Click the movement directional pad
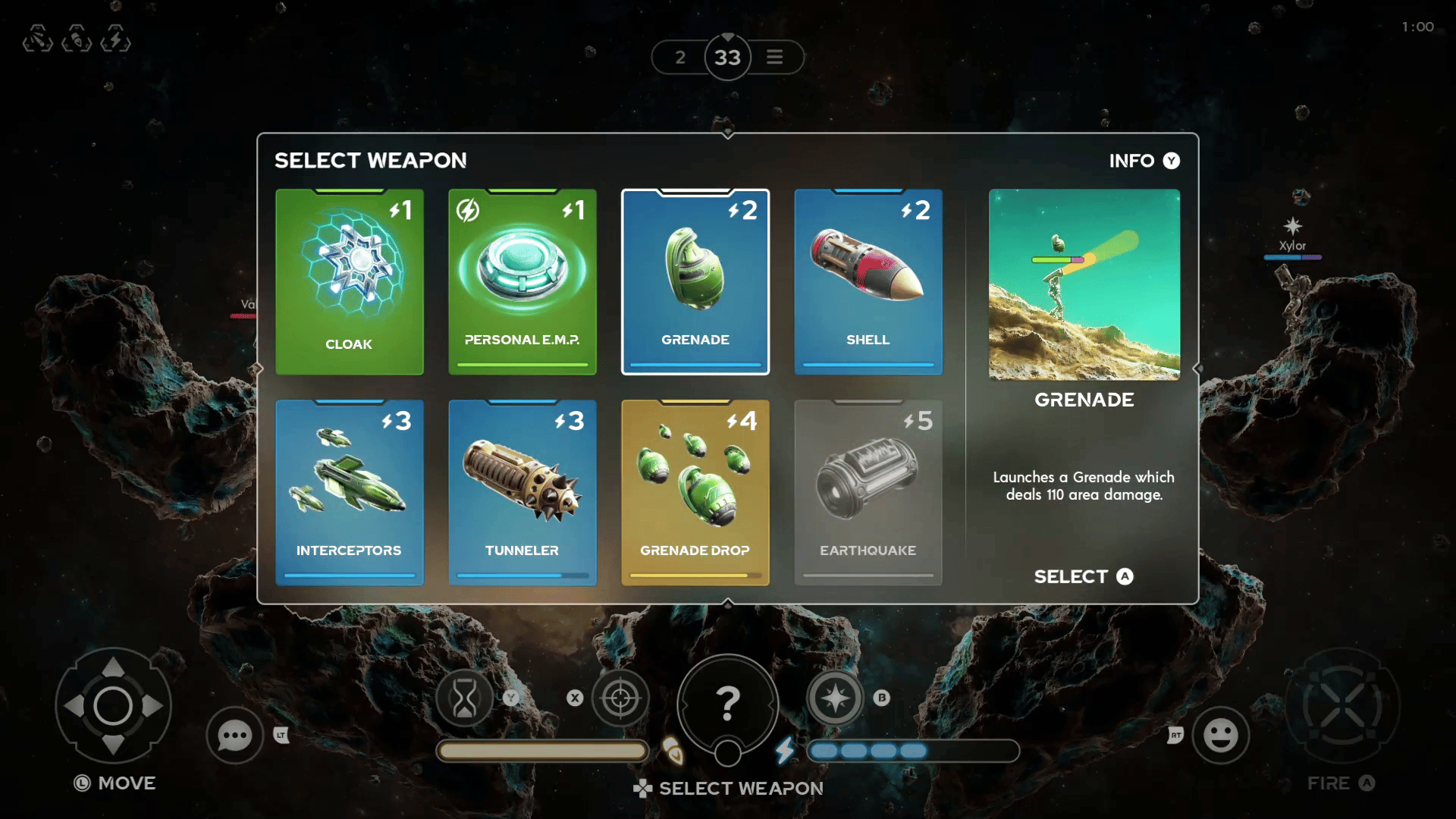Screen dimensions: 1456x819 point(113,706)
